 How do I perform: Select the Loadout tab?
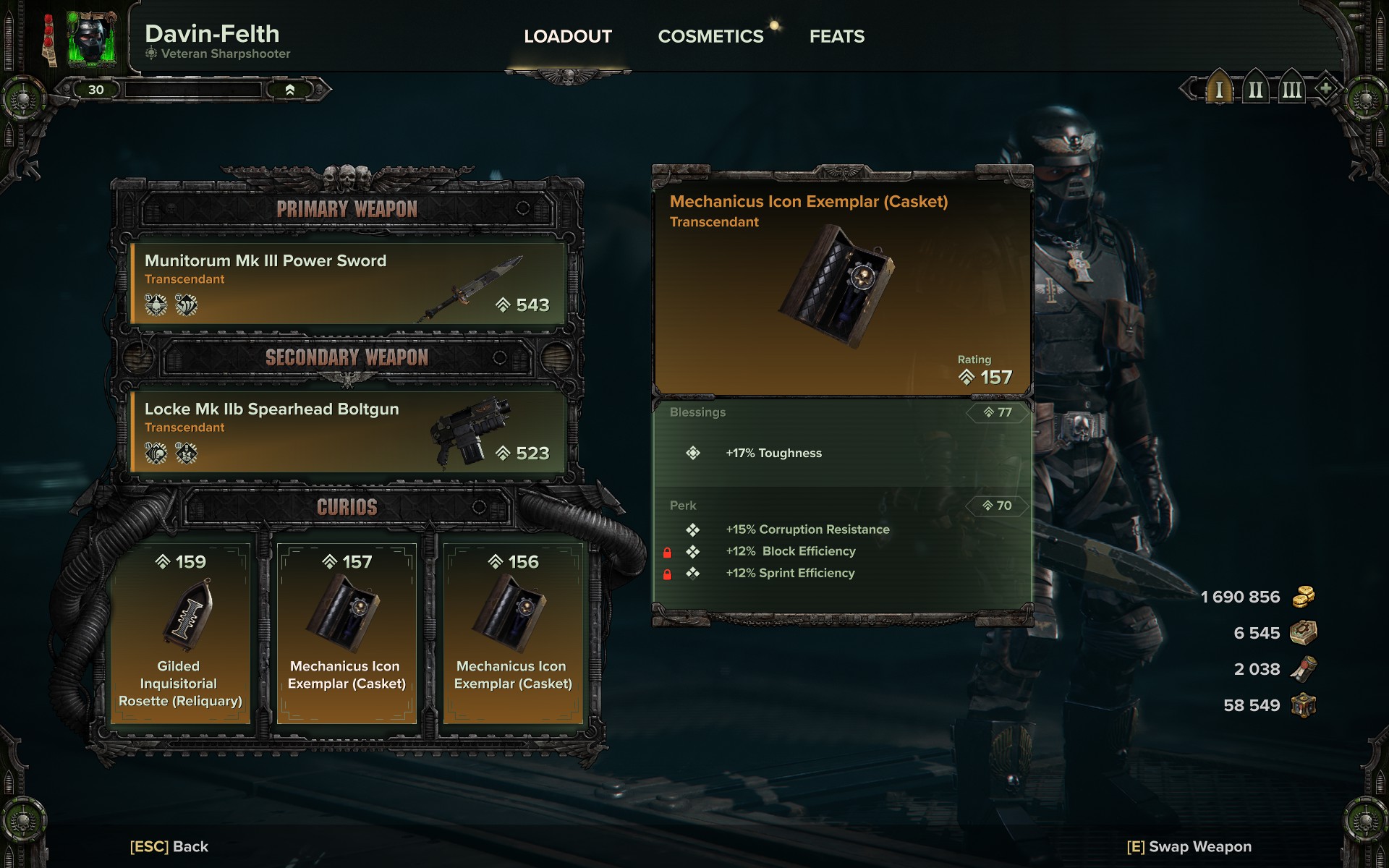click(568, 36)
